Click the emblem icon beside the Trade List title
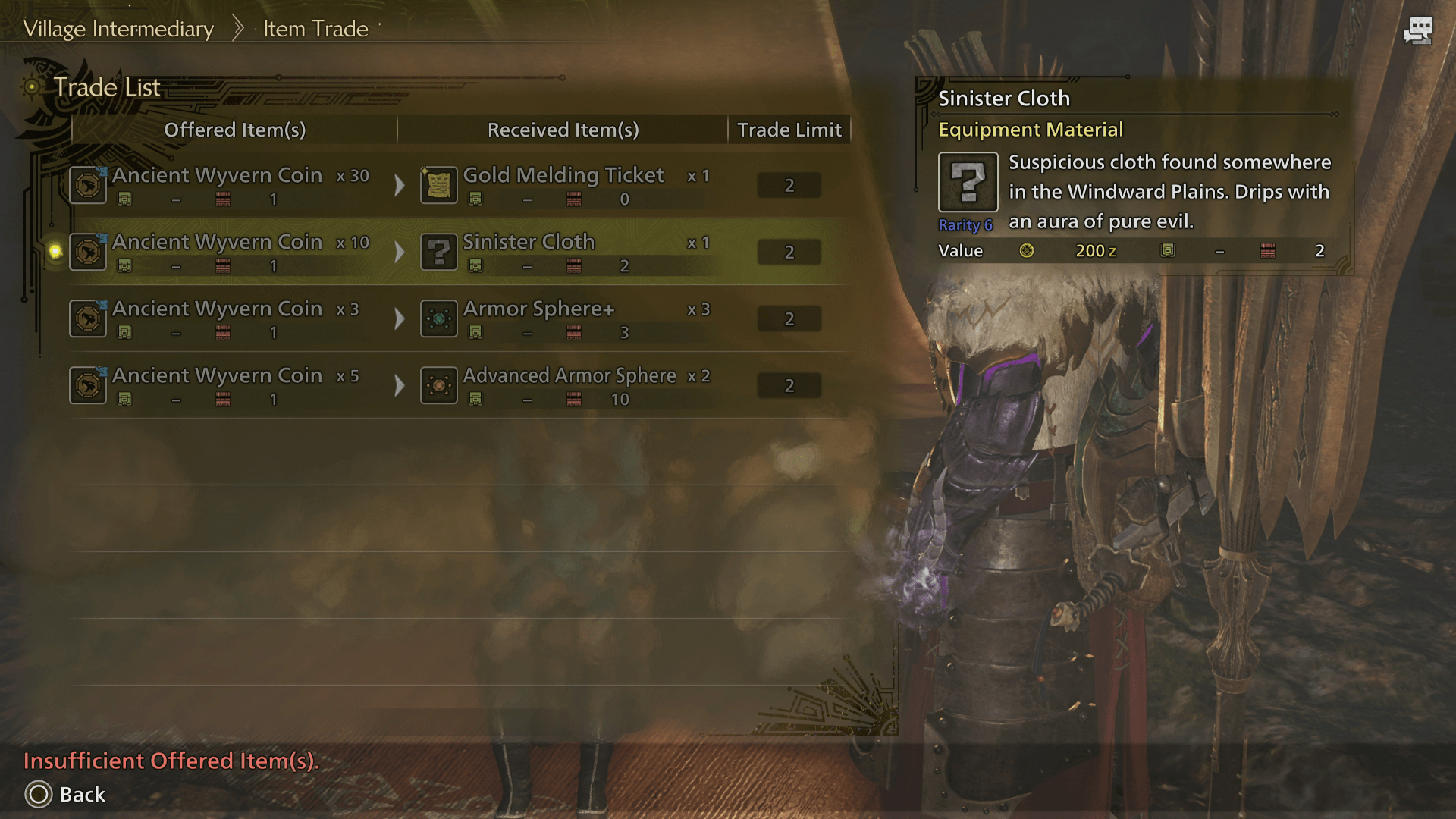Screen dimensions: 1456x819 (32, 87)
